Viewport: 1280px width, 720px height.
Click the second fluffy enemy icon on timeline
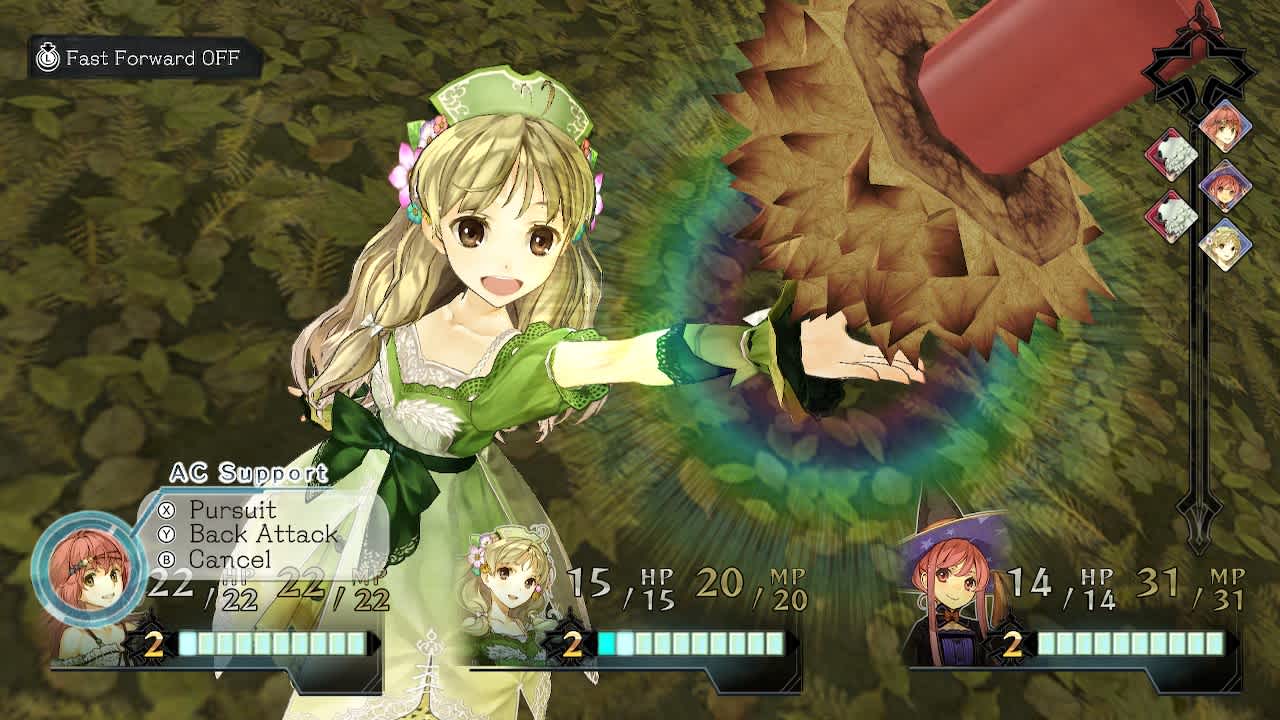1173,212
